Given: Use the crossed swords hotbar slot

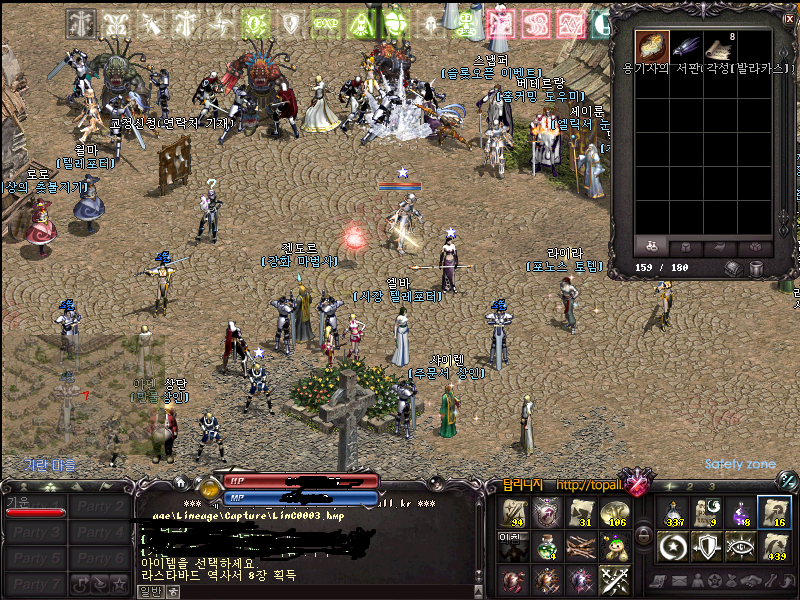Looking at the screenshot, I should click(x=613, y=579).
